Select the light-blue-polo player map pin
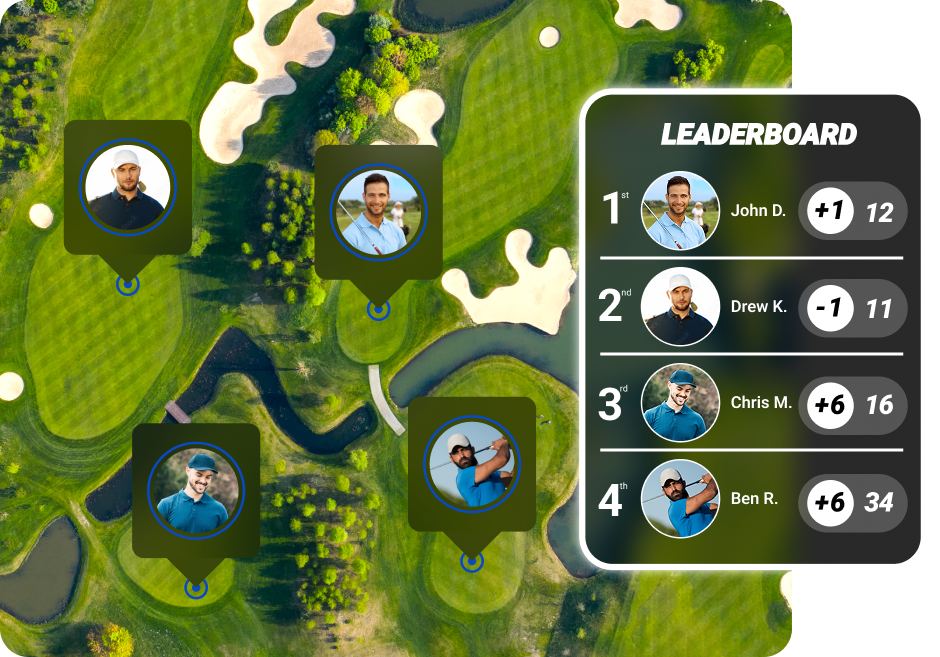The width and height of the screenshot is (940, 657). click(378, 212)
